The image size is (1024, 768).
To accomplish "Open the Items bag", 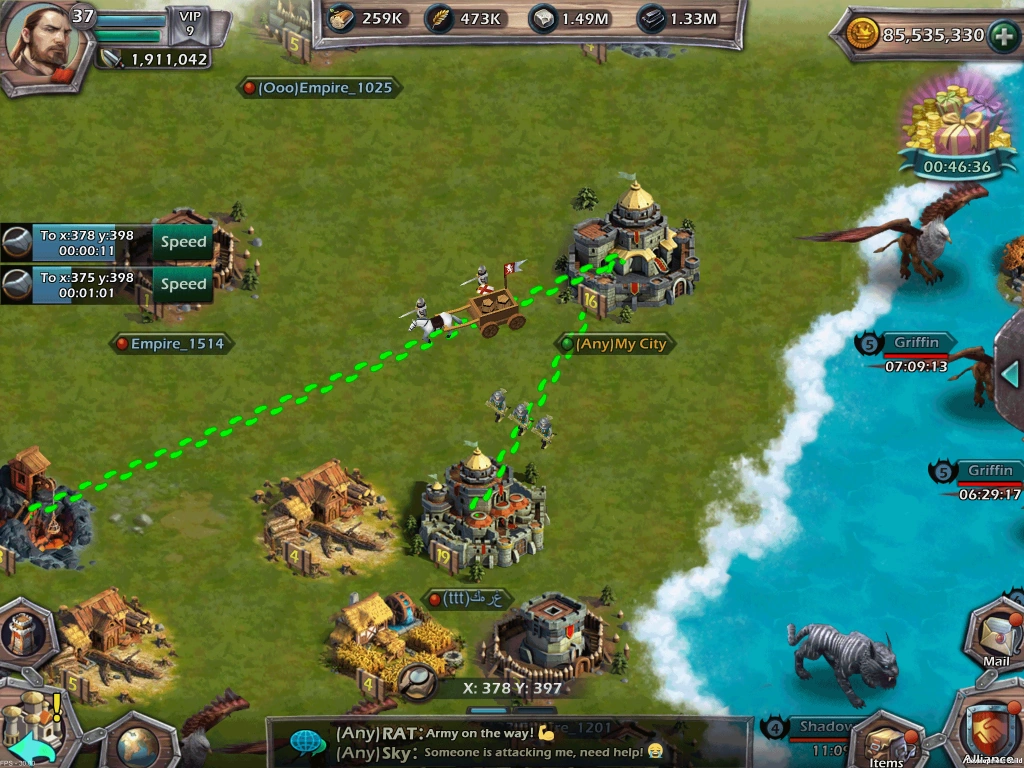I will pyautogui.click(x=886, y=742).
